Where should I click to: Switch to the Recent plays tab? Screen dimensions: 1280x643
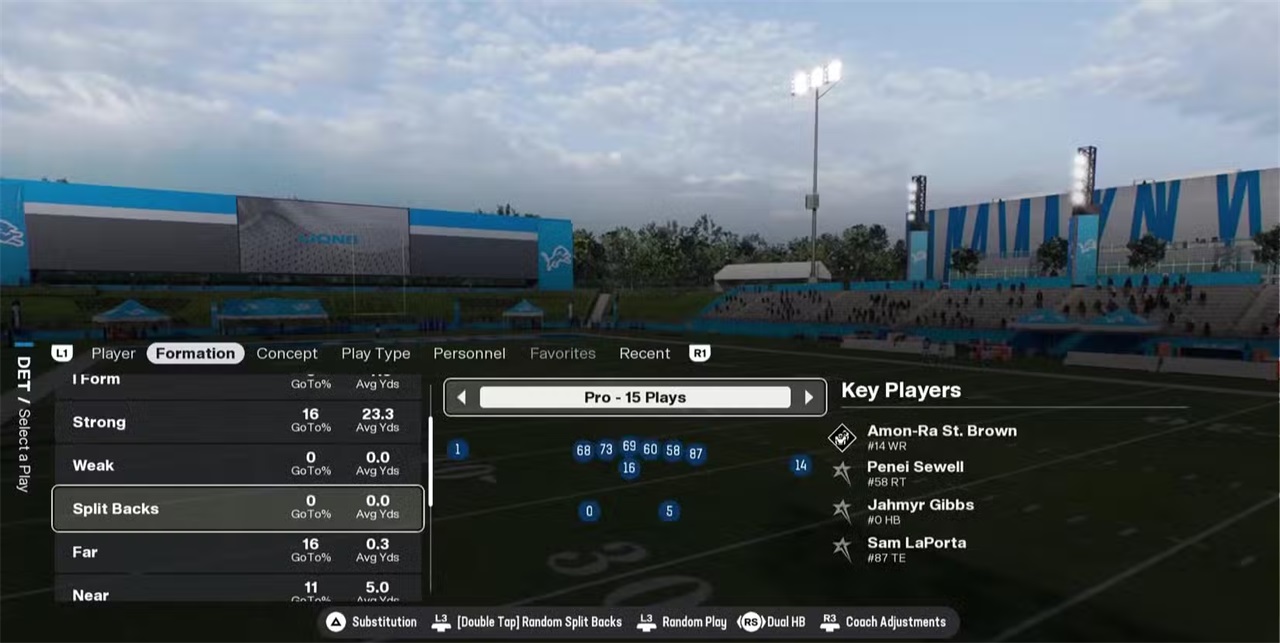click(x=644, y=353)
